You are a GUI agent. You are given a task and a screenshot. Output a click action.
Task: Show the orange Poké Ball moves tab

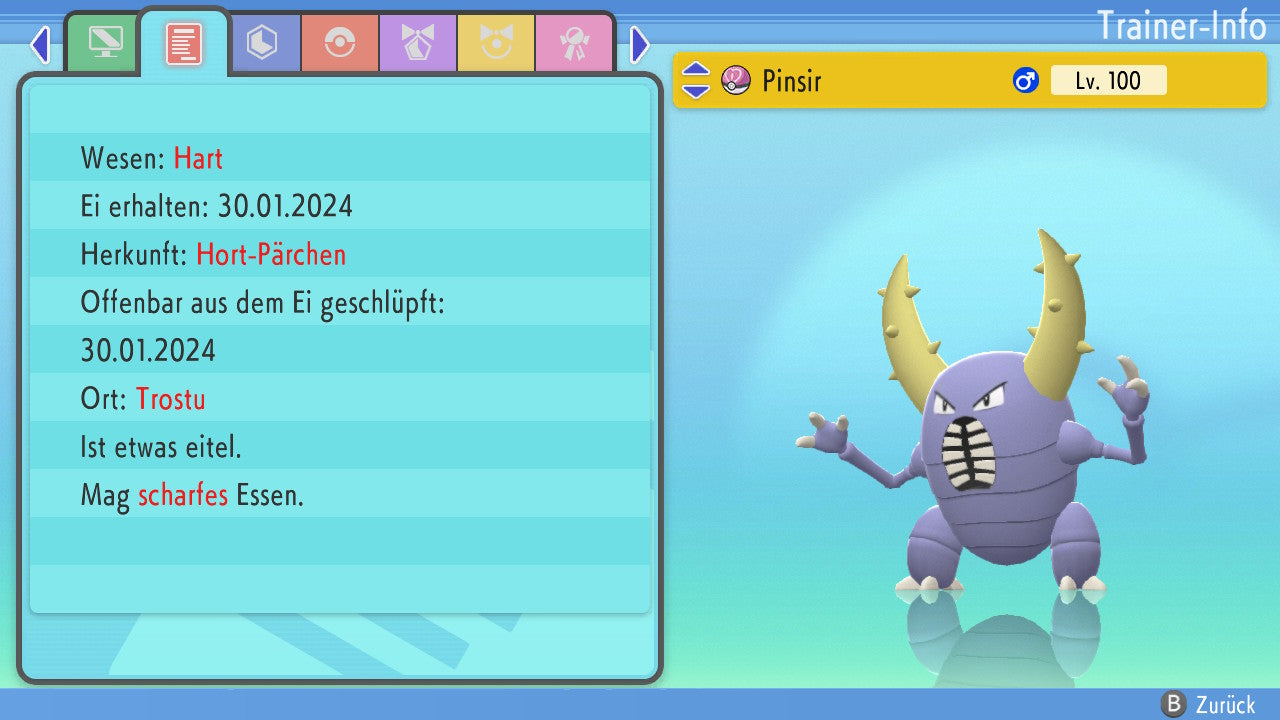click(340, 43)
